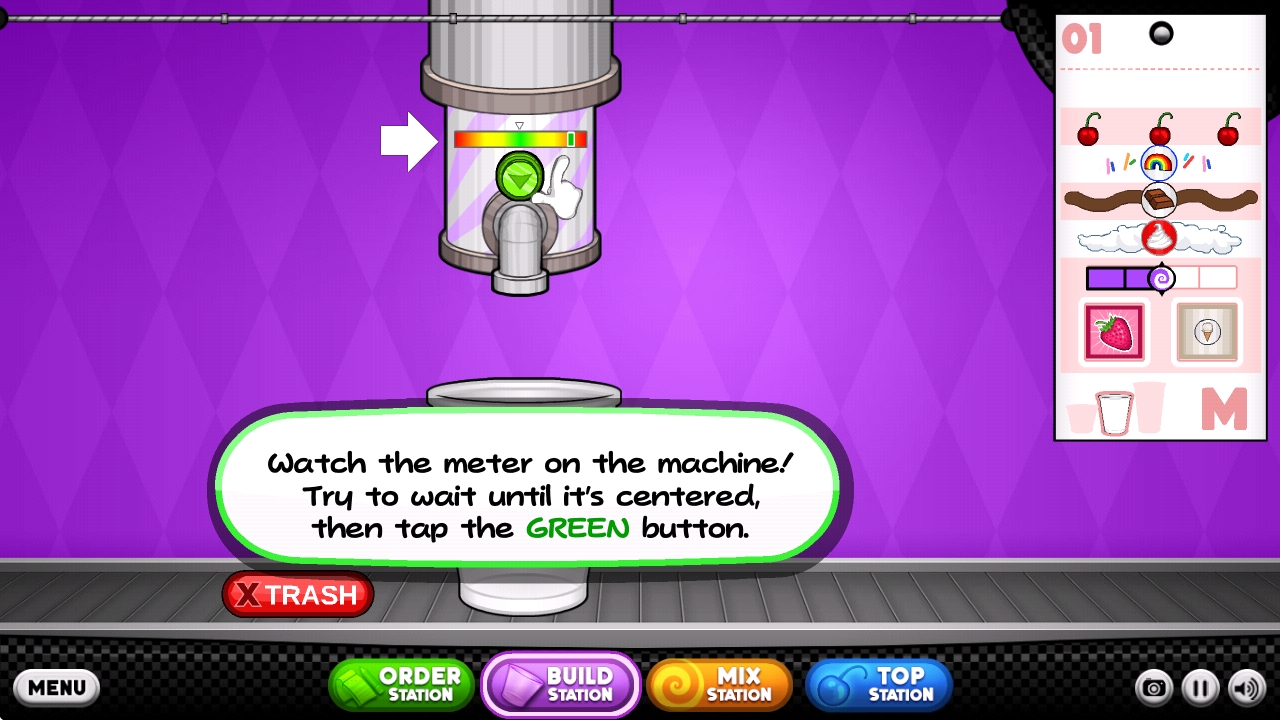Click the order ticket number 01

pos(1082,40)
